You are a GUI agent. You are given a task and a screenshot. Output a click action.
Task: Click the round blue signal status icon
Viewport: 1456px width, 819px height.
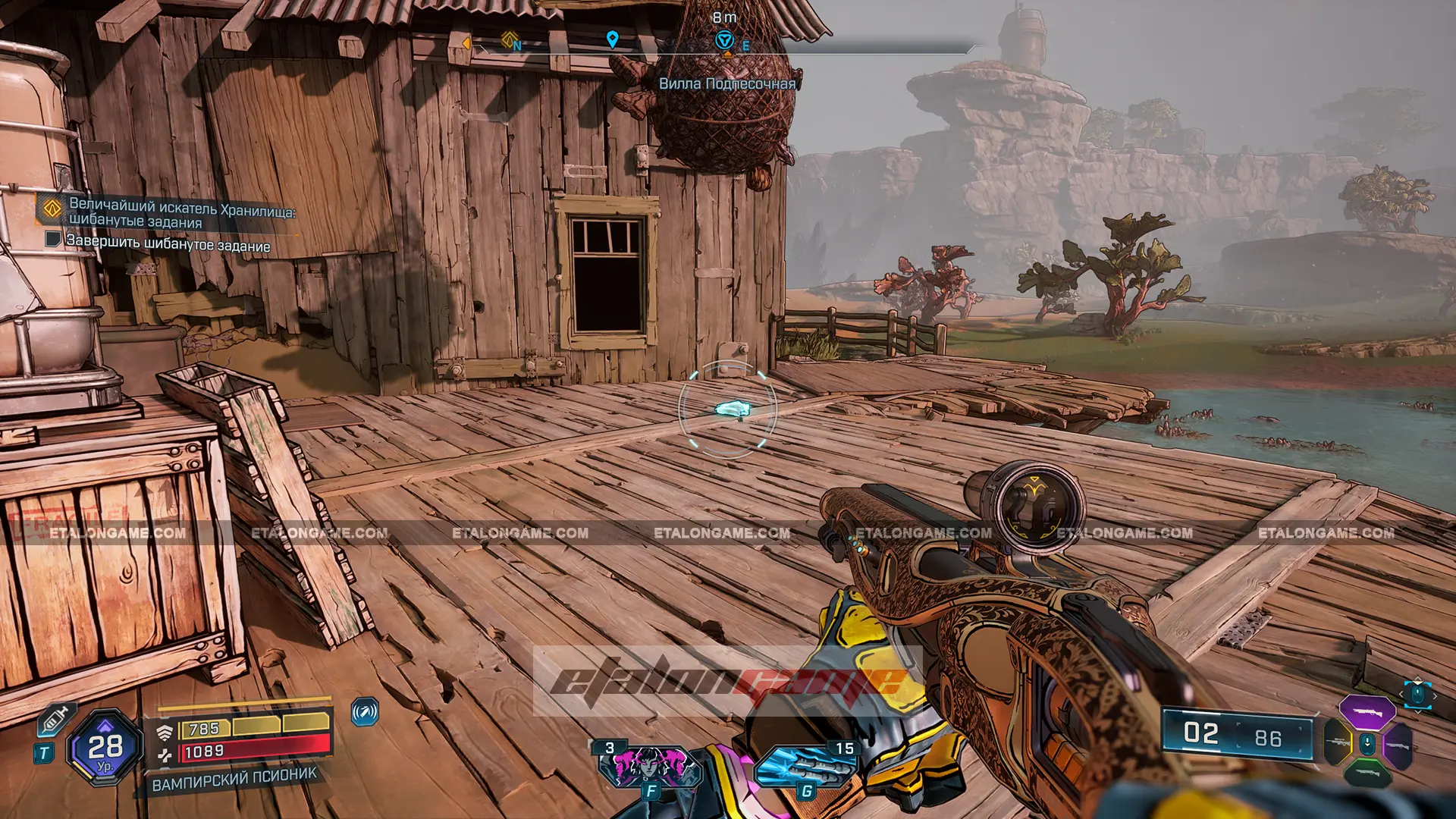(365, 712)
